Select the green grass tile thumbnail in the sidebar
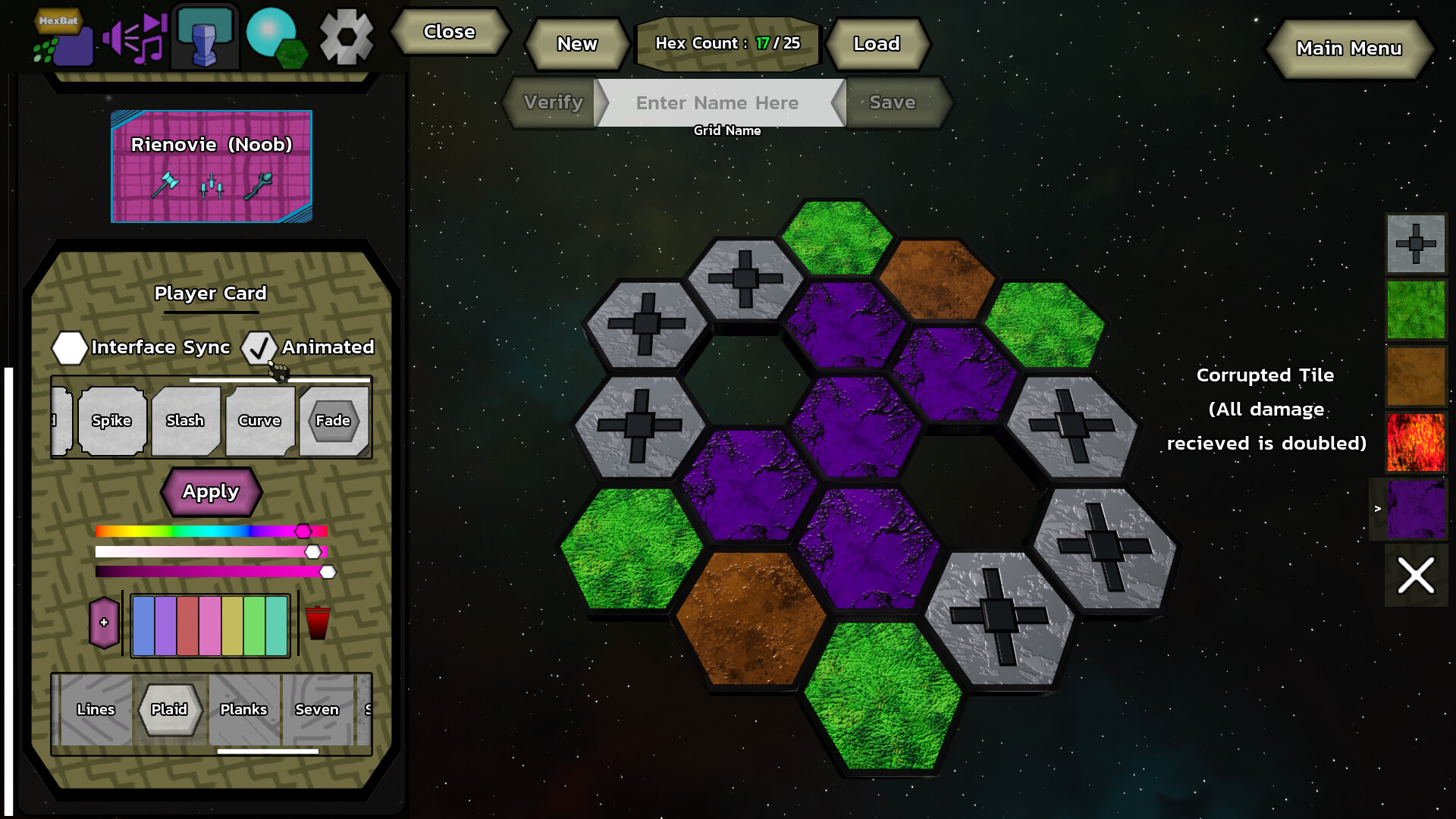Screen dimensions: 1456x819 [x=1417, y=310]
